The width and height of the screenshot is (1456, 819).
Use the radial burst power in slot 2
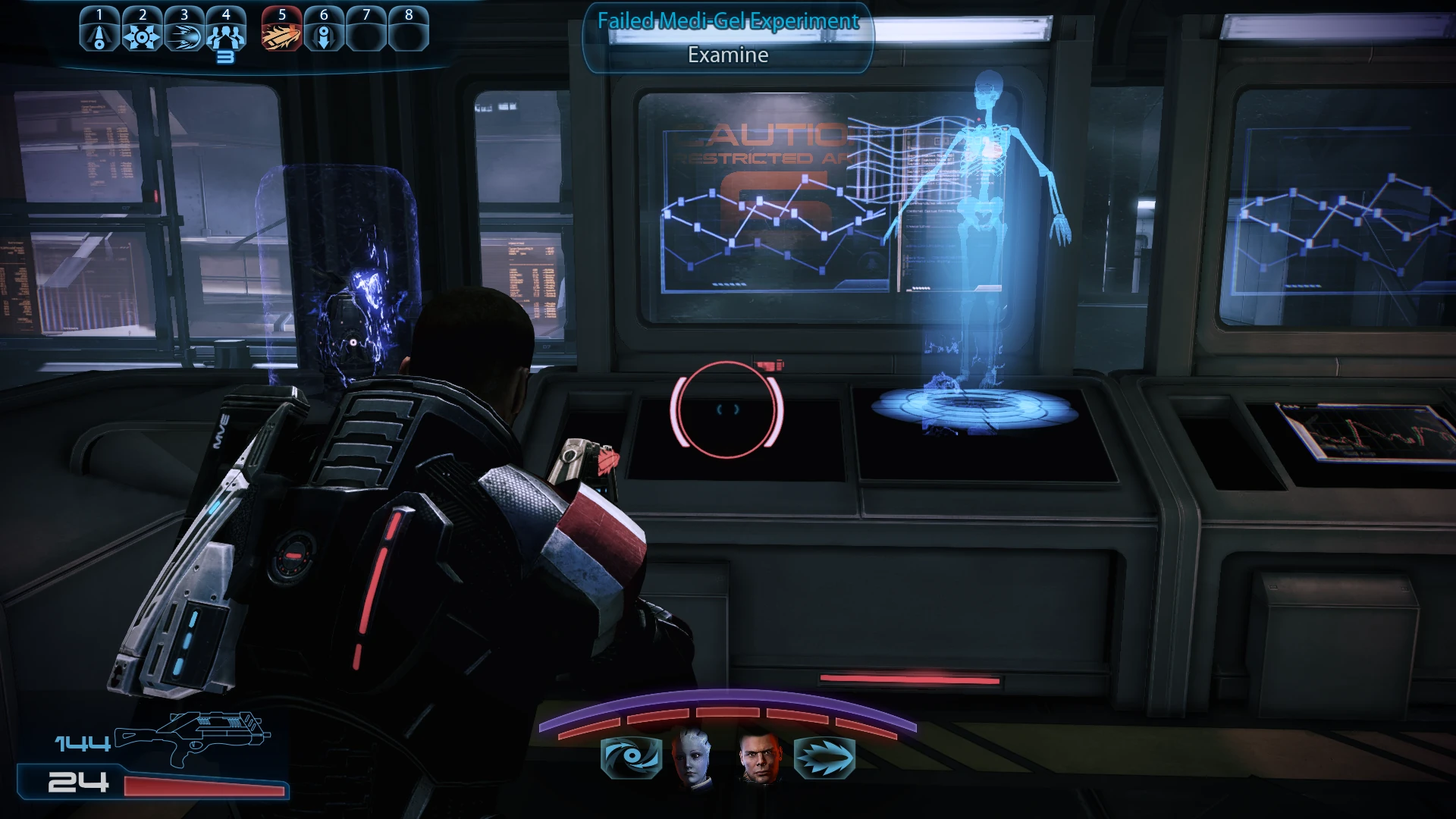[142, 35]
